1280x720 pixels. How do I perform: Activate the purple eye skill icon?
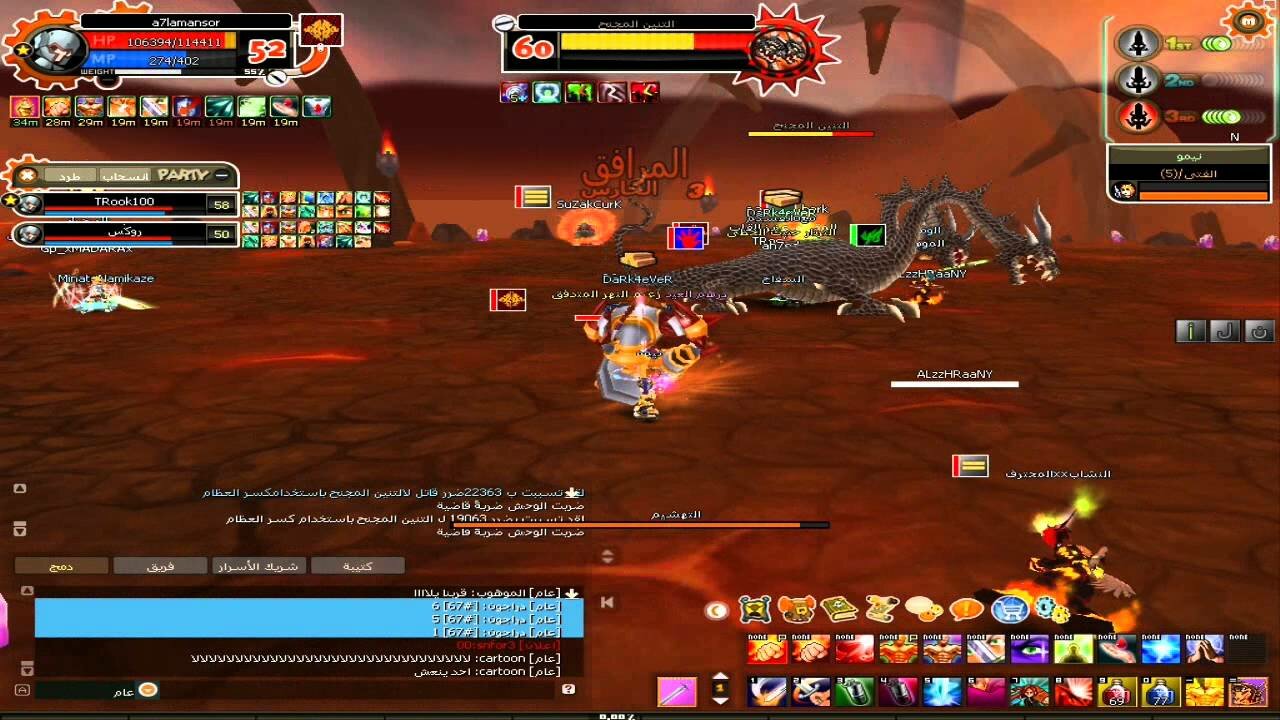[x=1028, y=650]
